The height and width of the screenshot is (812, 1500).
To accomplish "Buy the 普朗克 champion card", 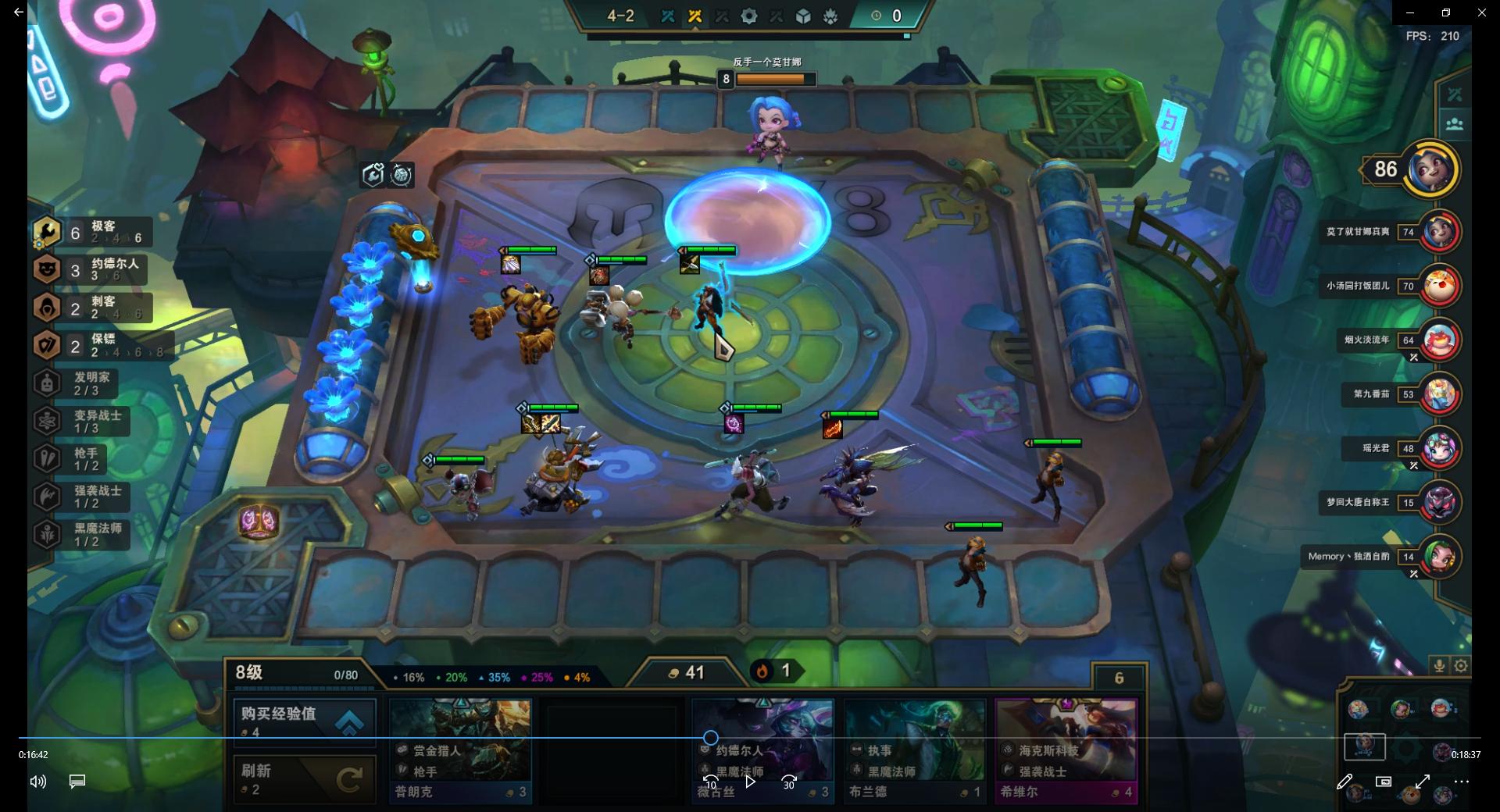I will (460, 750).
